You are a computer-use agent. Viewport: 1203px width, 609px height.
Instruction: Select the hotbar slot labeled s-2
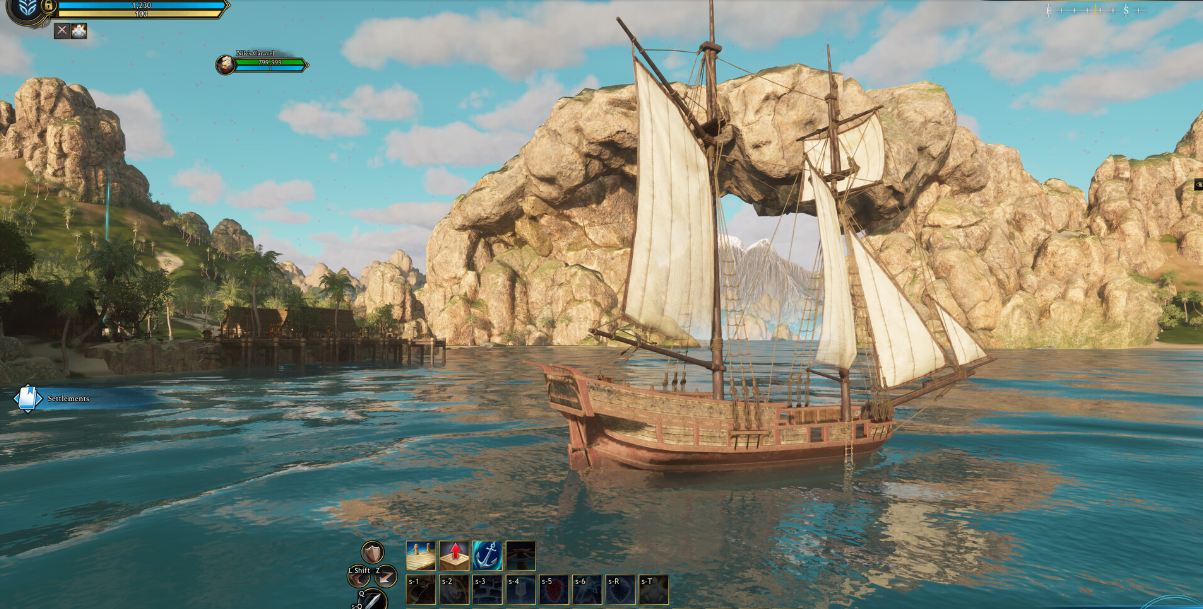click(454, 589)
